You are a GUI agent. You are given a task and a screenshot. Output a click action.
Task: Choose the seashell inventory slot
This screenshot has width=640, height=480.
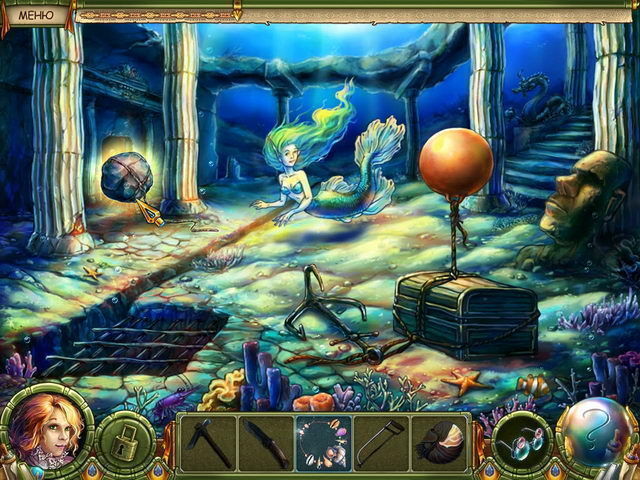(x=439, y=441)
